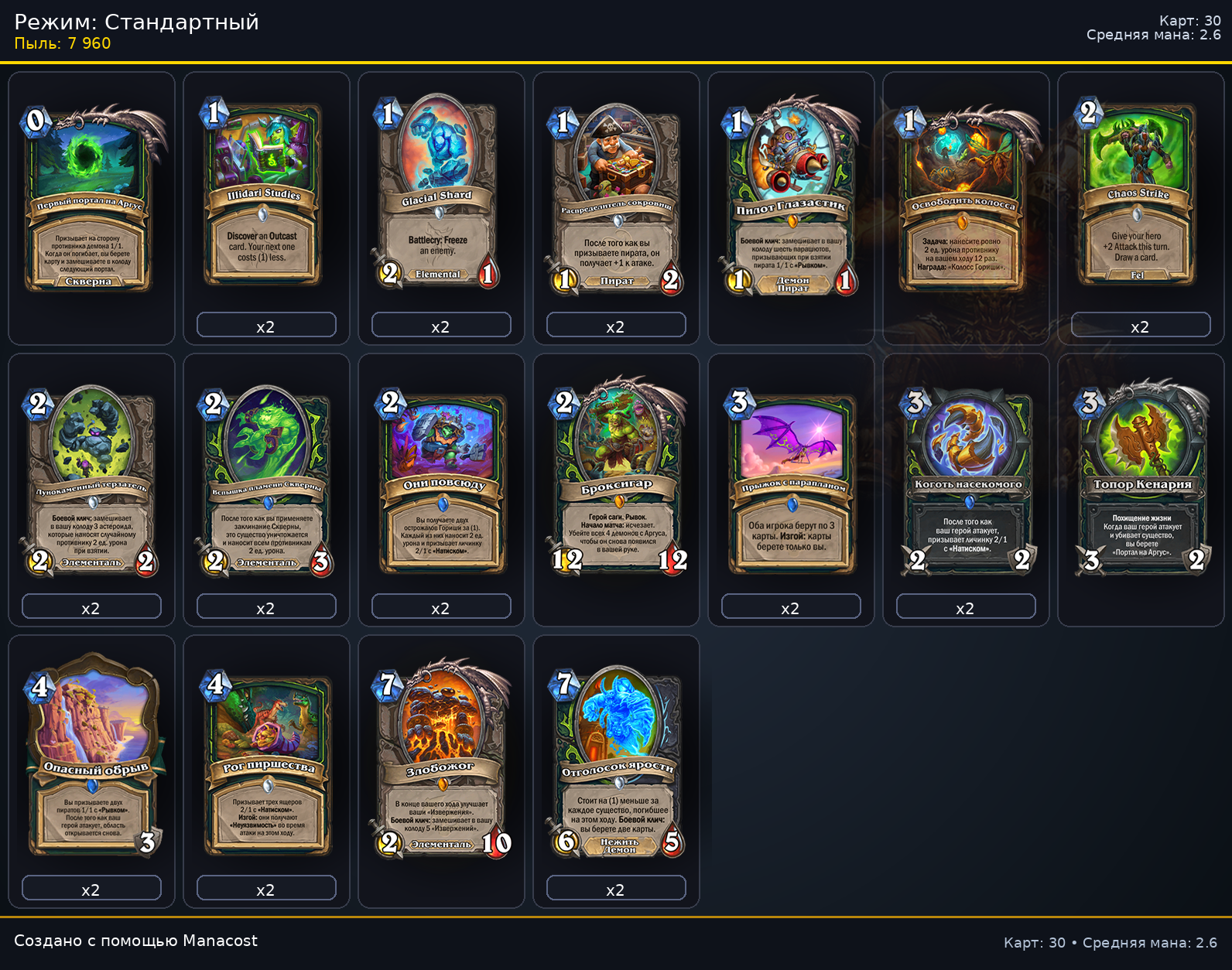Open the Броксигар hero card

(615, 481)
